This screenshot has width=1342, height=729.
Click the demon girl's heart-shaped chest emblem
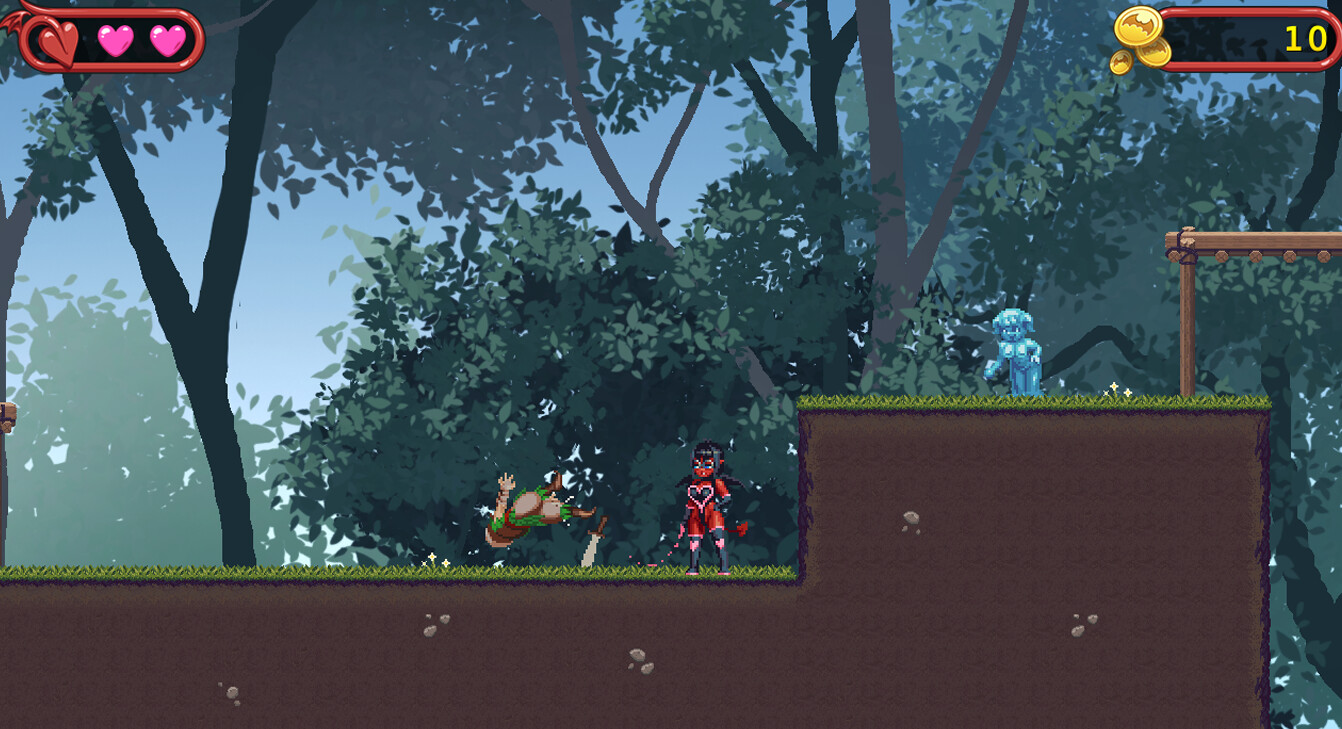(700, 494)
